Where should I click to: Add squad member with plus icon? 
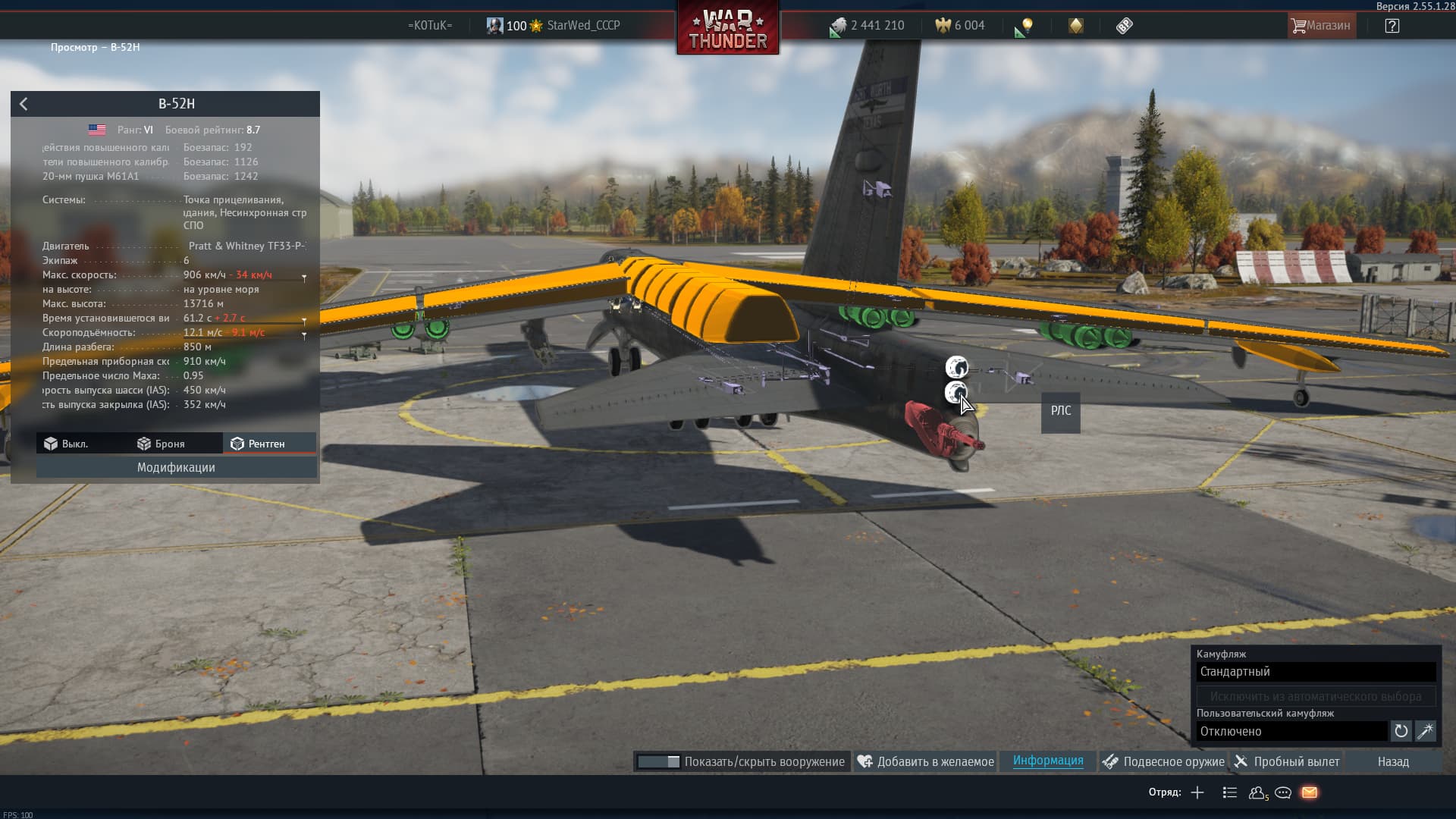[x=1197, y=792]
